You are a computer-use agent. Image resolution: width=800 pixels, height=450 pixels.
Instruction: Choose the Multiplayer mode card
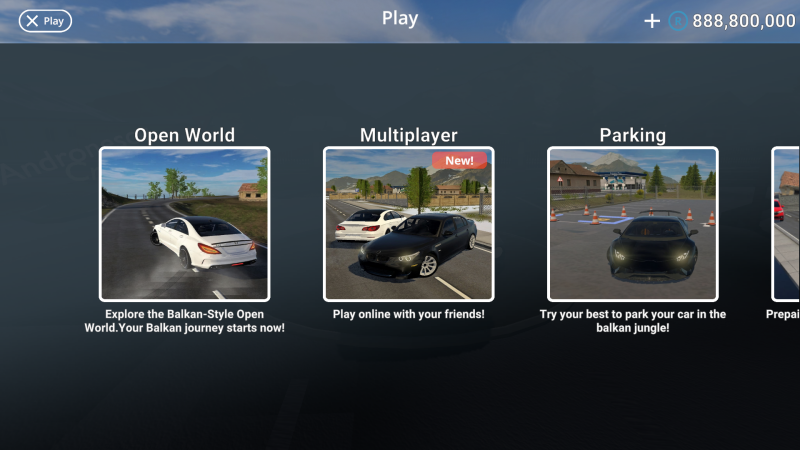coord(408,224)
